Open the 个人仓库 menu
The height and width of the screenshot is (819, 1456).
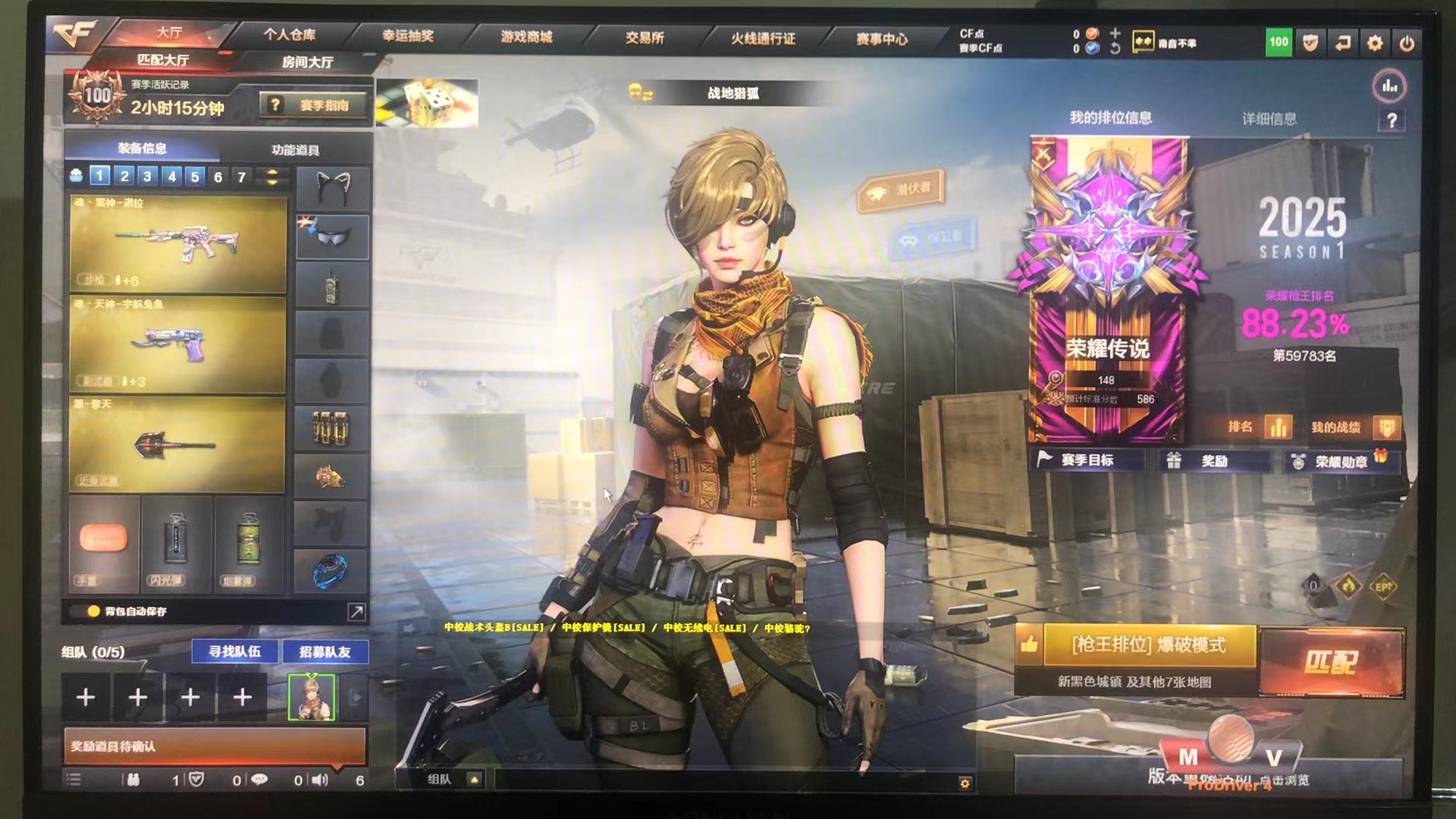tap(290, 35)
